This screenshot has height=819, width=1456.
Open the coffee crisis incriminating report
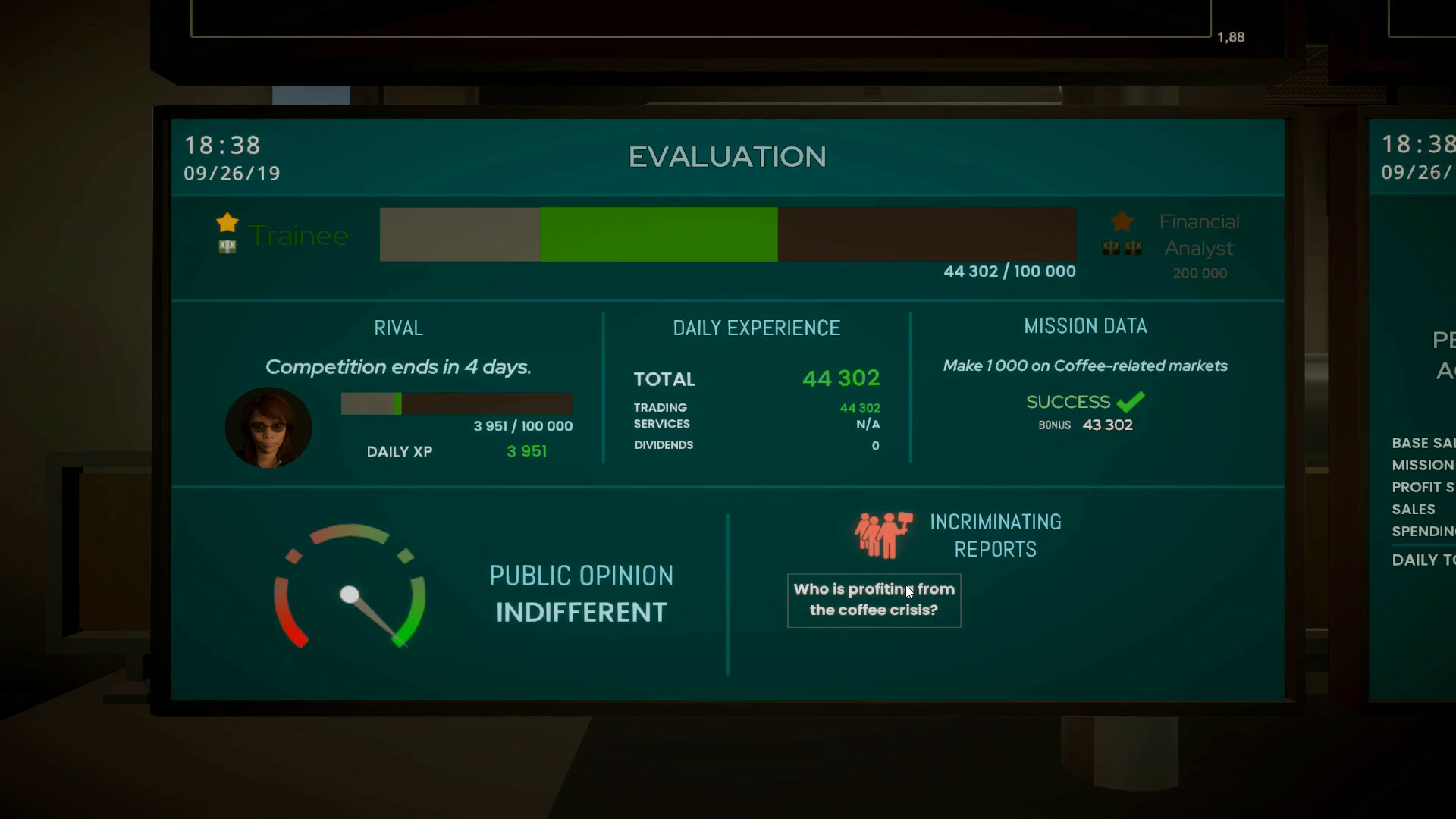873,600
